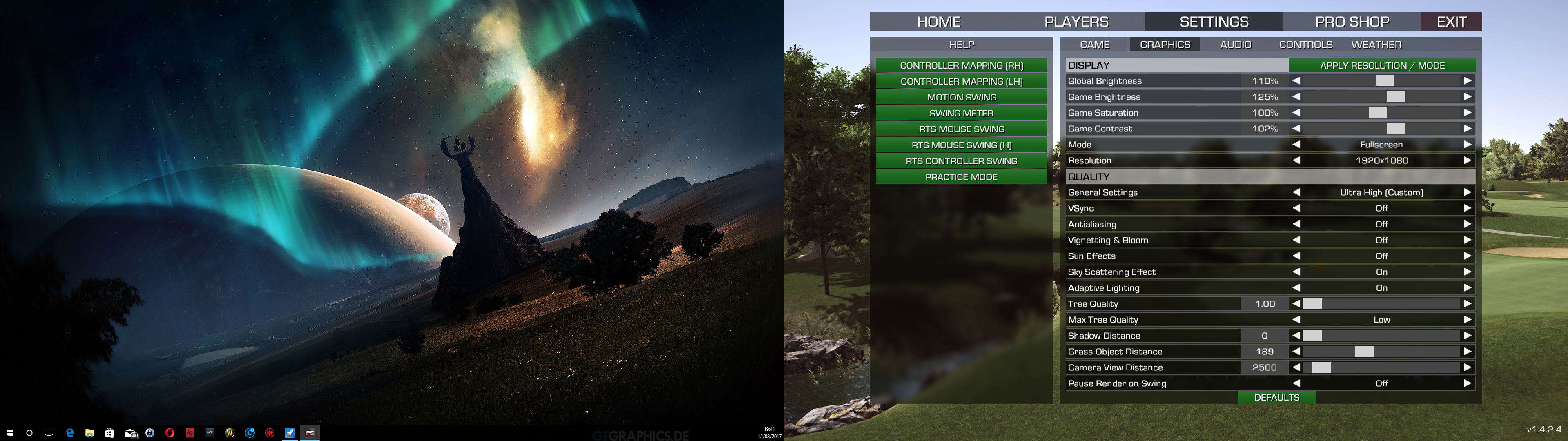Increase Game Contrast with the right arrow

click(1468, 129)
